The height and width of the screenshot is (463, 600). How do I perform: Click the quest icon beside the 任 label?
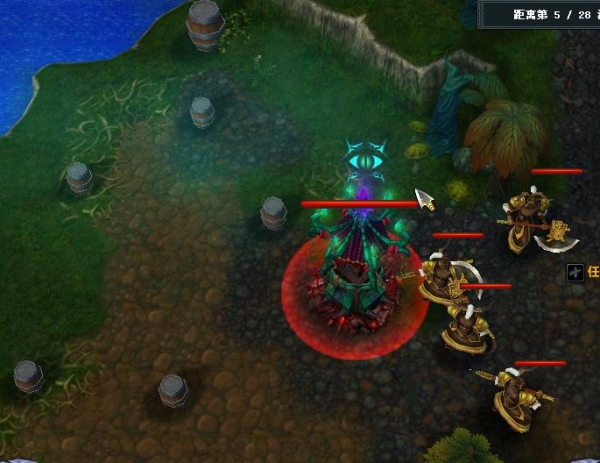(575, 272)
